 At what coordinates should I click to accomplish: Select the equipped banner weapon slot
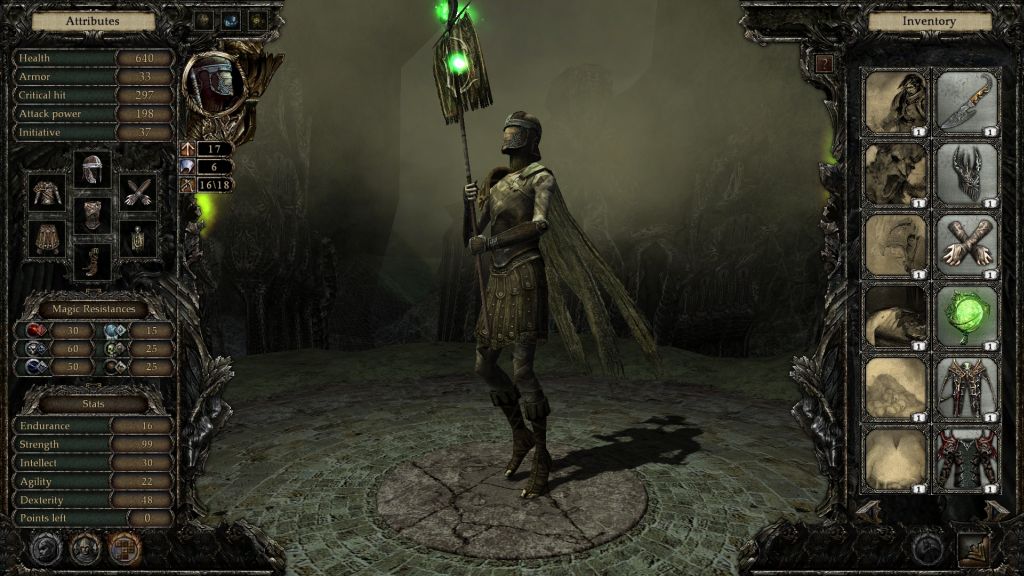(x=137, y=237)
